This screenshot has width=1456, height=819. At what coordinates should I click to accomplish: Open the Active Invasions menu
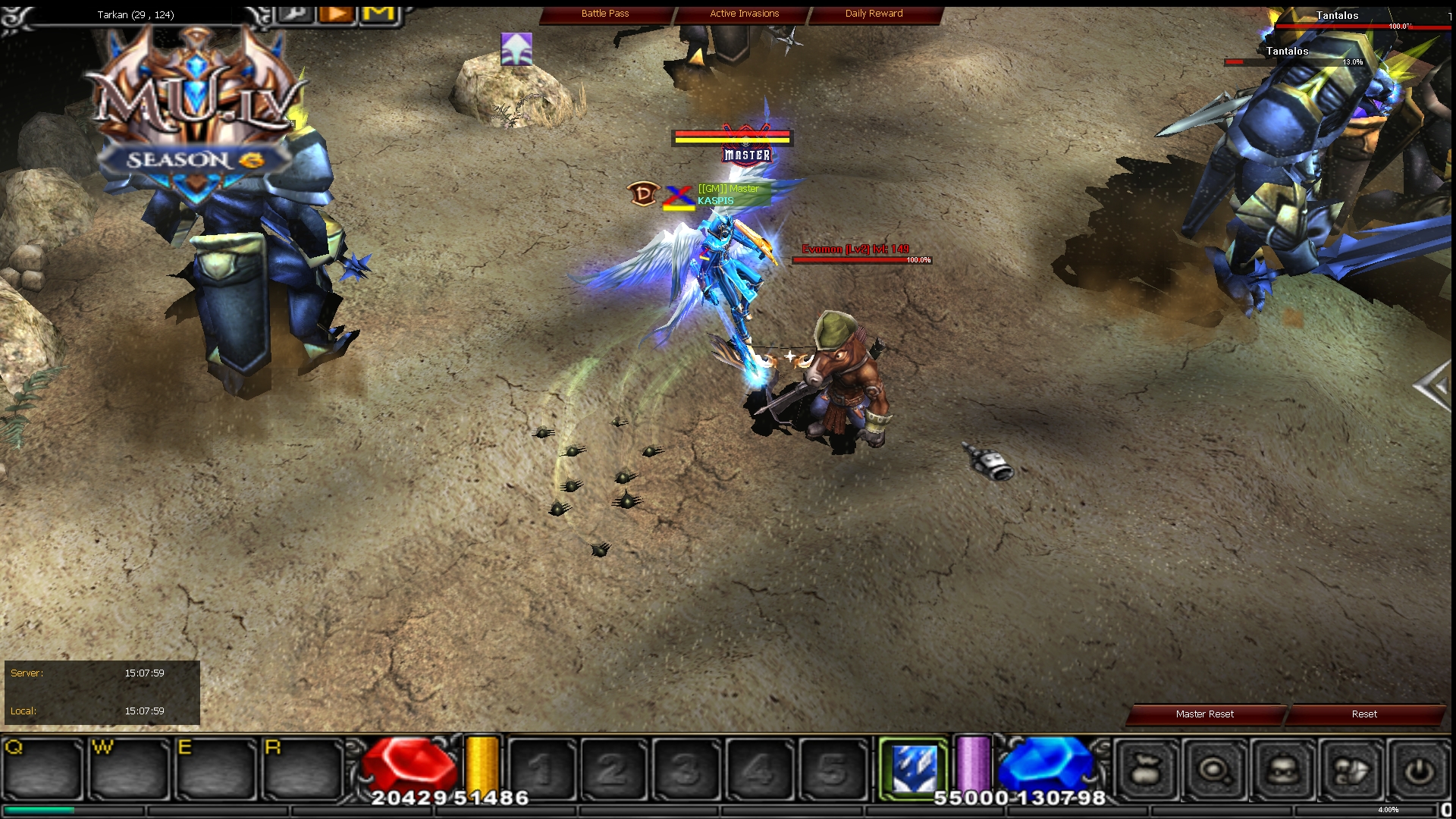(743, 13)
